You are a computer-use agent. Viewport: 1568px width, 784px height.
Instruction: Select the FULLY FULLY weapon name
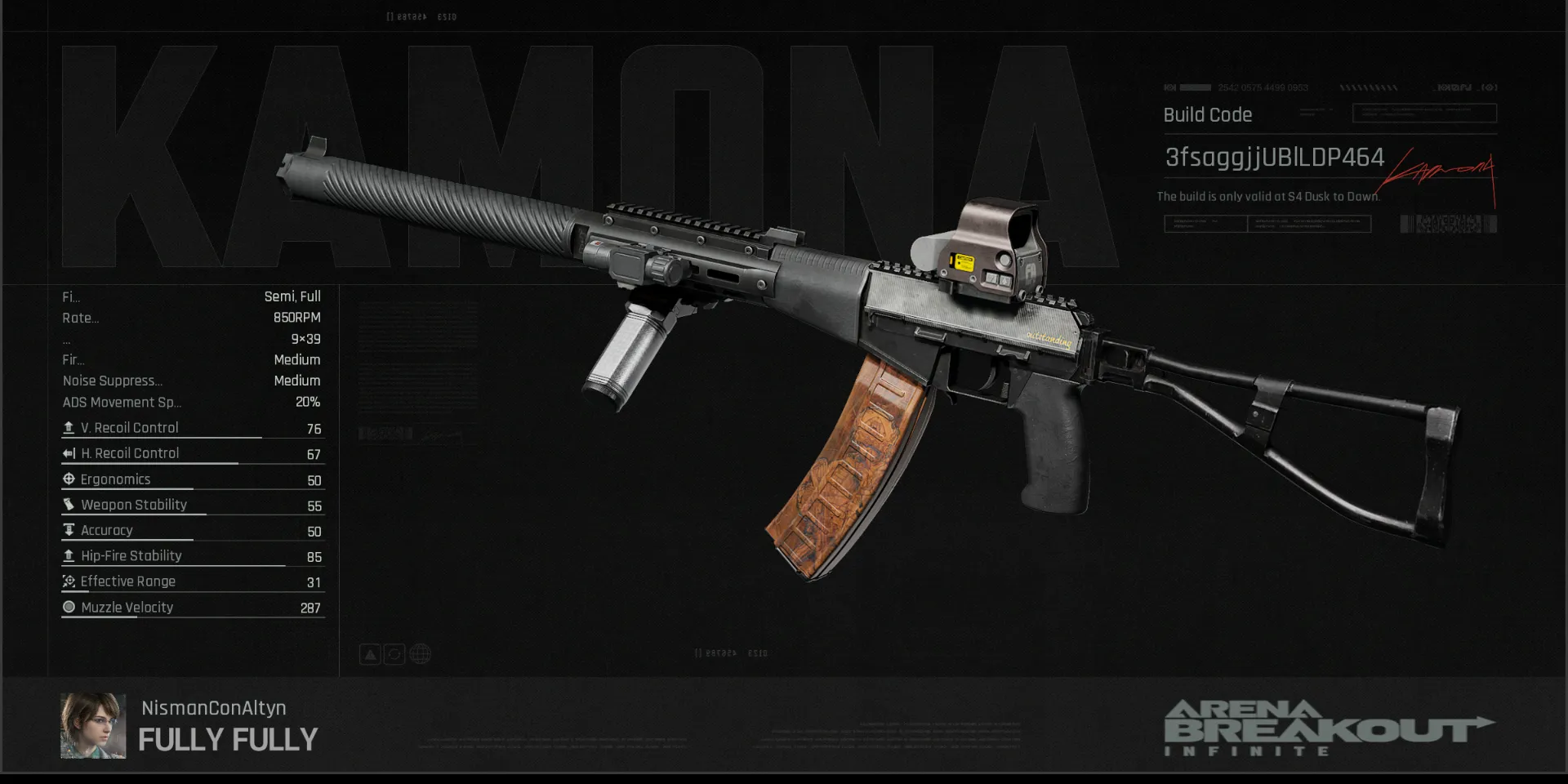coord(228,740)
